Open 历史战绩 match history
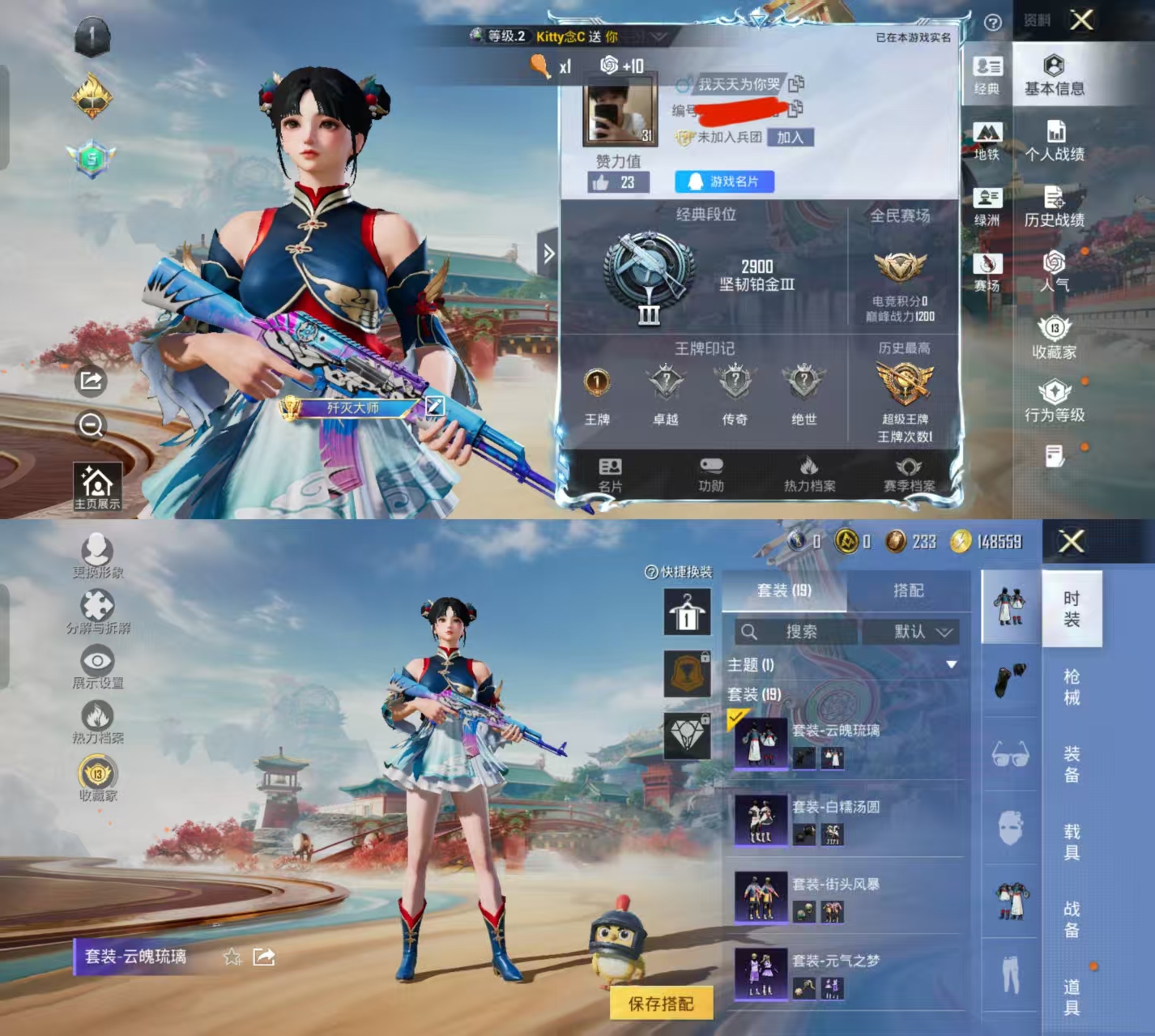The height and width of the screenshot is (1036, 1155). [1054, 207]
